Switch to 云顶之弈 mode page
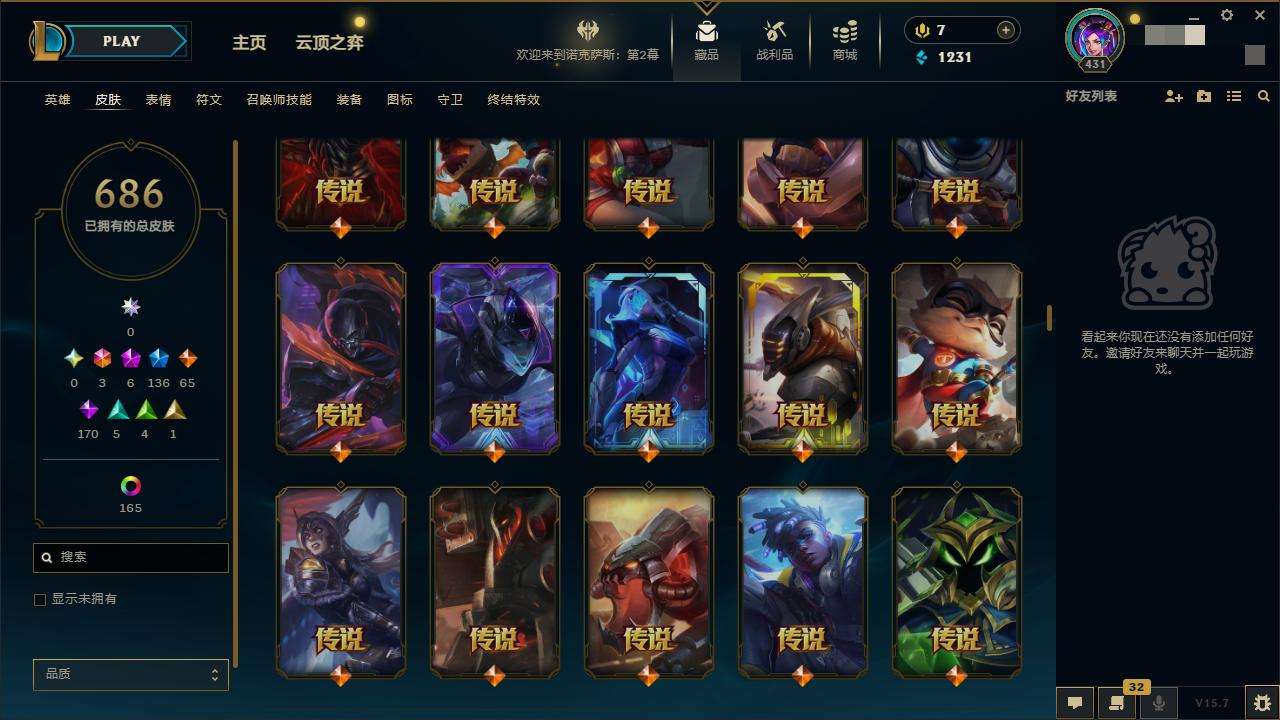The width and height of the screenshot is (1280, 720). pos(329,42)
